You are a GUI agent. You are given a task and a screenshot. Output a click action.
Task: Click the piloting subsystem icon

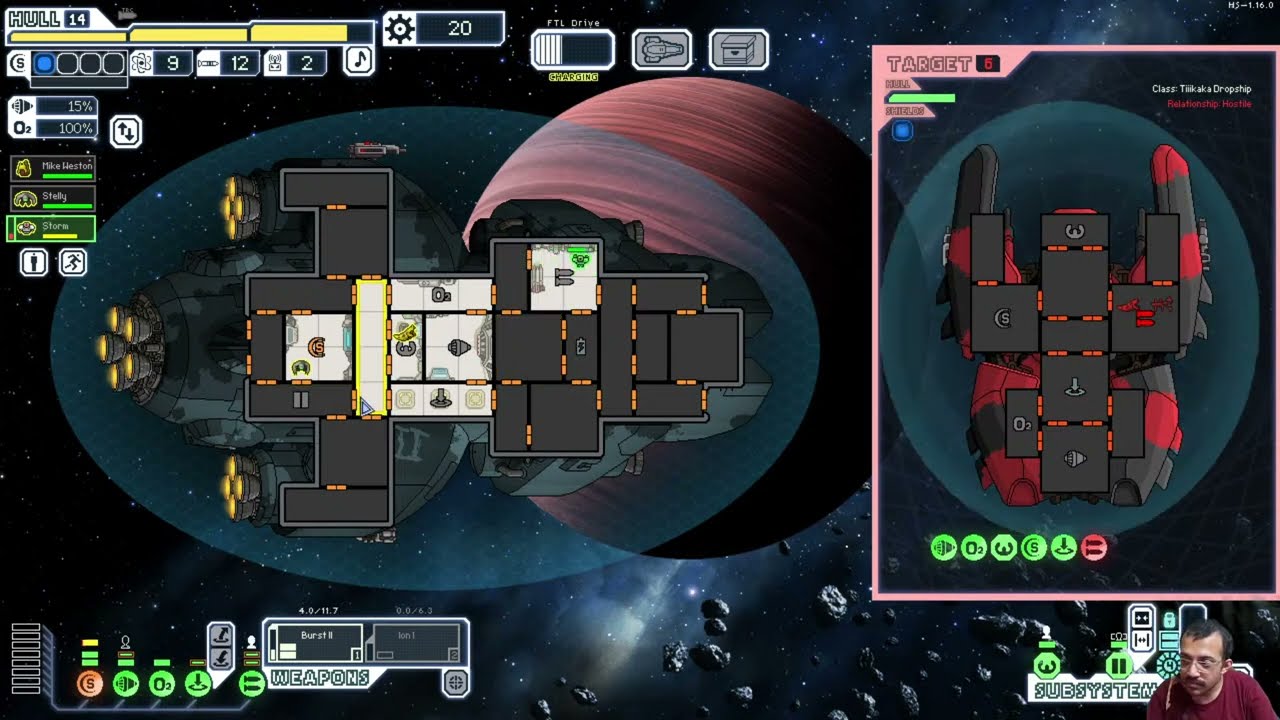1046,665
